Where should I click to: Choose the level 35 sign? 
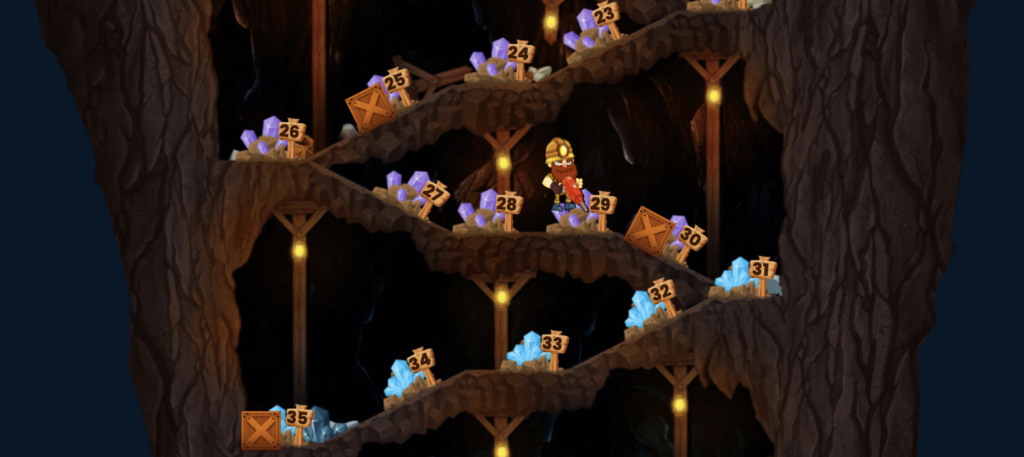pos(298,417)
